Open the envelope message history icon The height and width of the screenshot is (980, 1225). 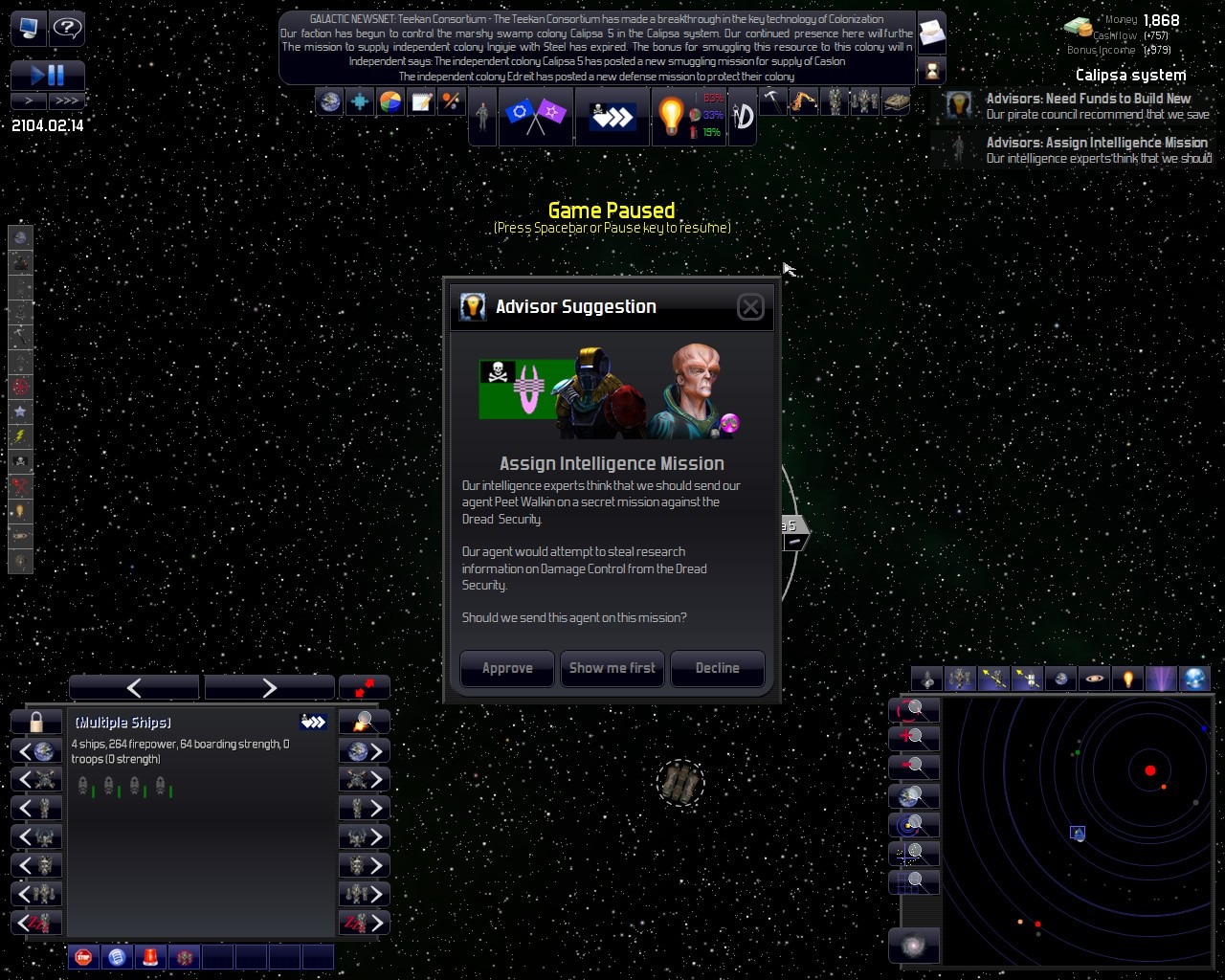coord(931,33)
